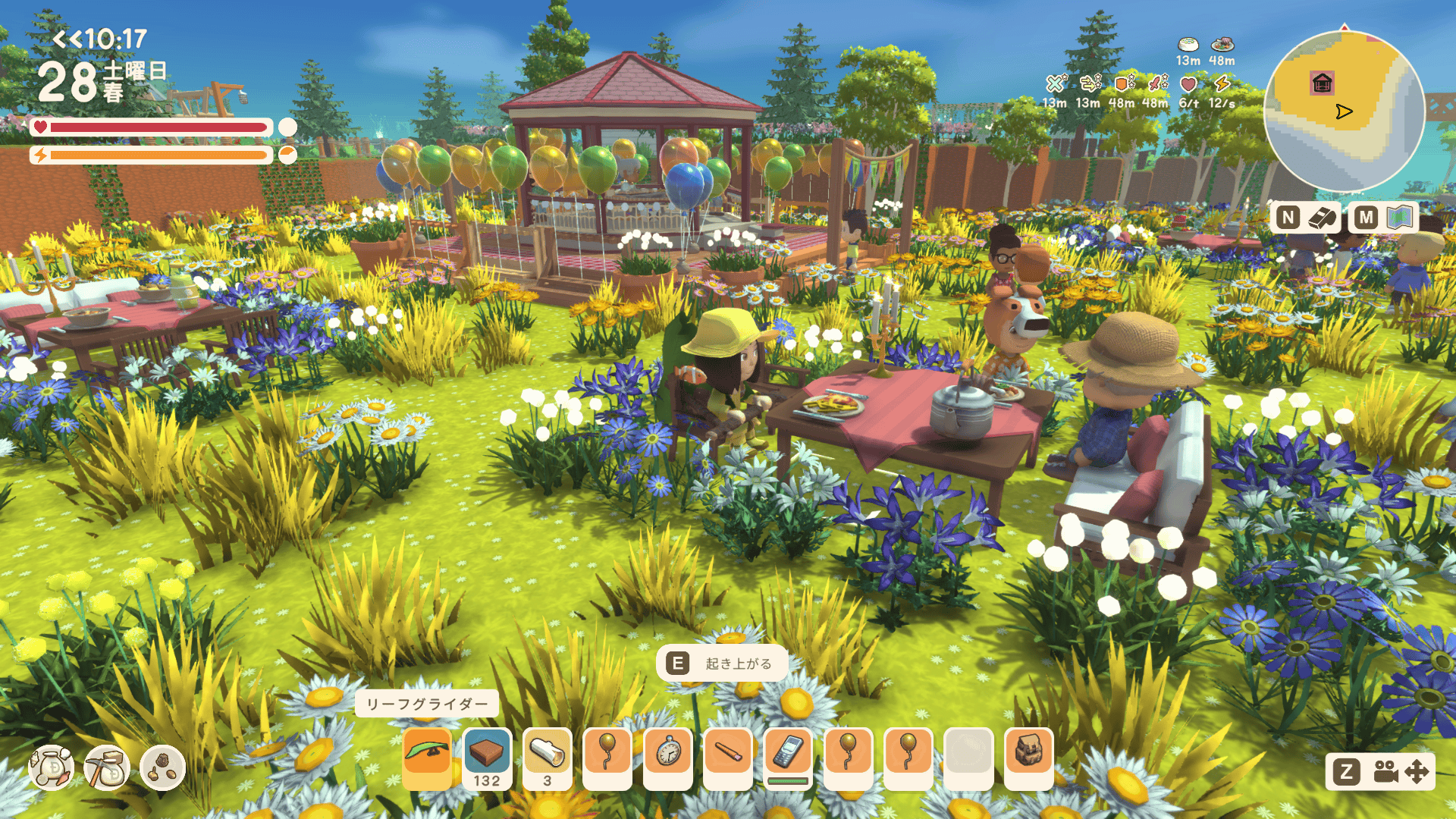
Task: Choose the birch log slot in hotbar
Action: pyautogui.click(x=547, y=755)
